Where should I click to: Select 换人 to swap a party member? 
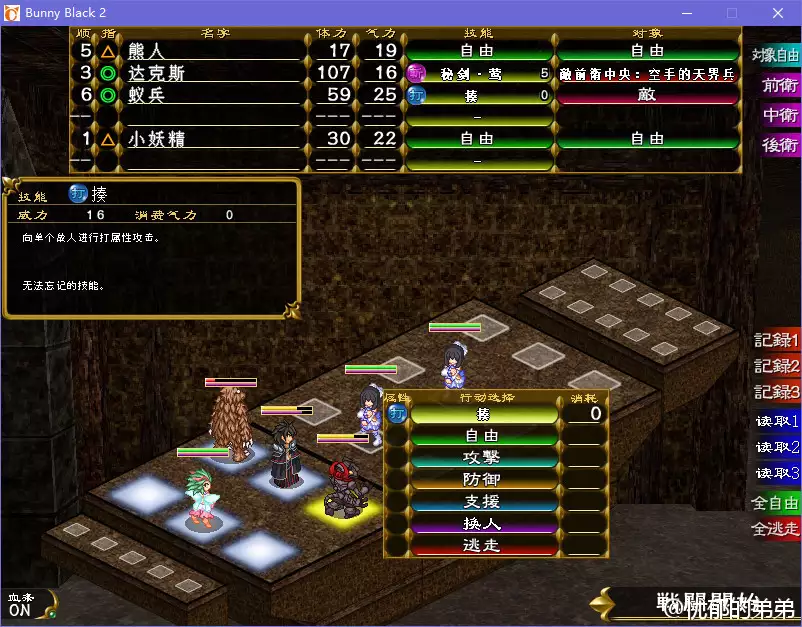coord(483,524)
